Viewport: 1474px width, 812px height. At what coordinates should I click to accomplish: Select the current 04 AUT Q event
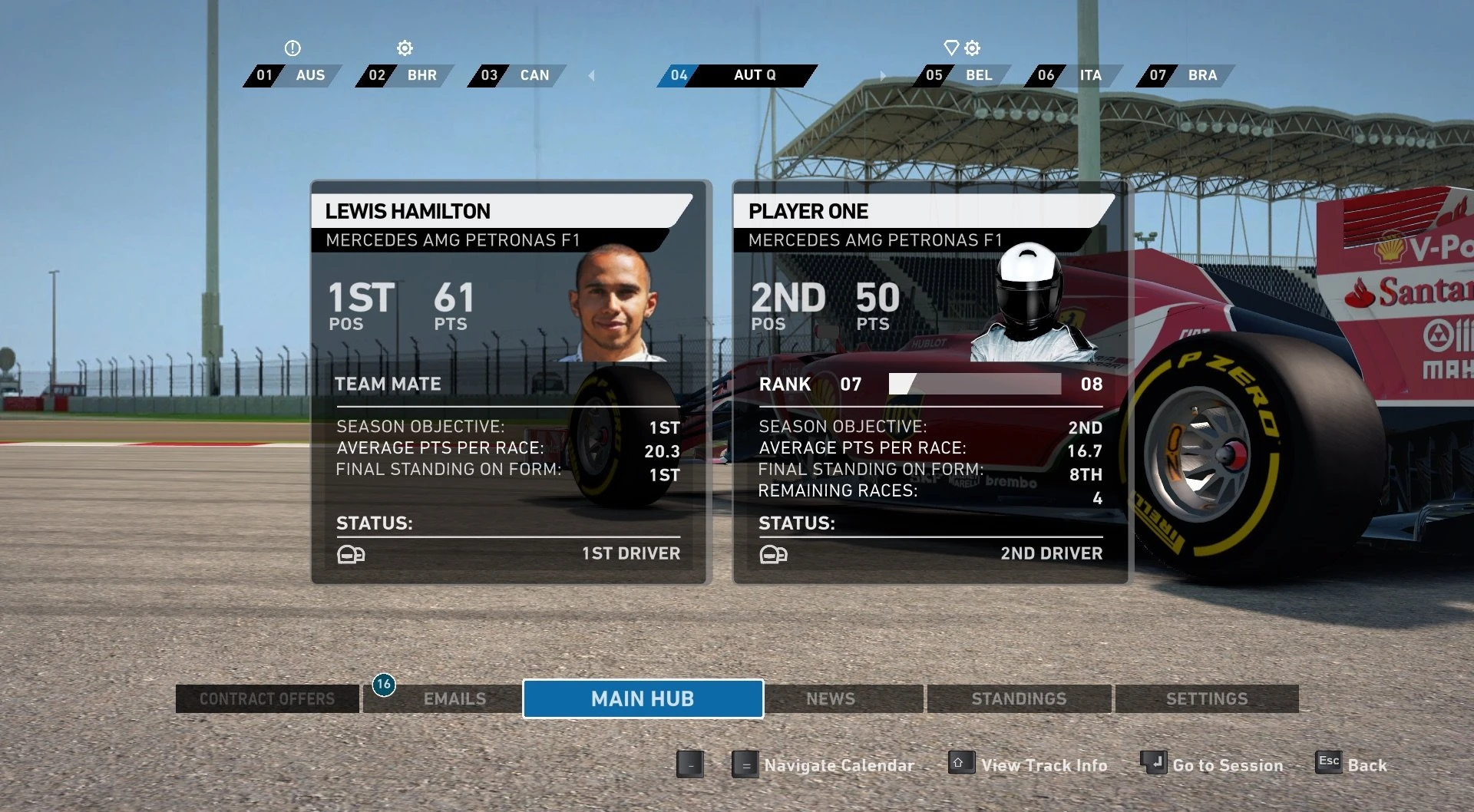point(737,75)
